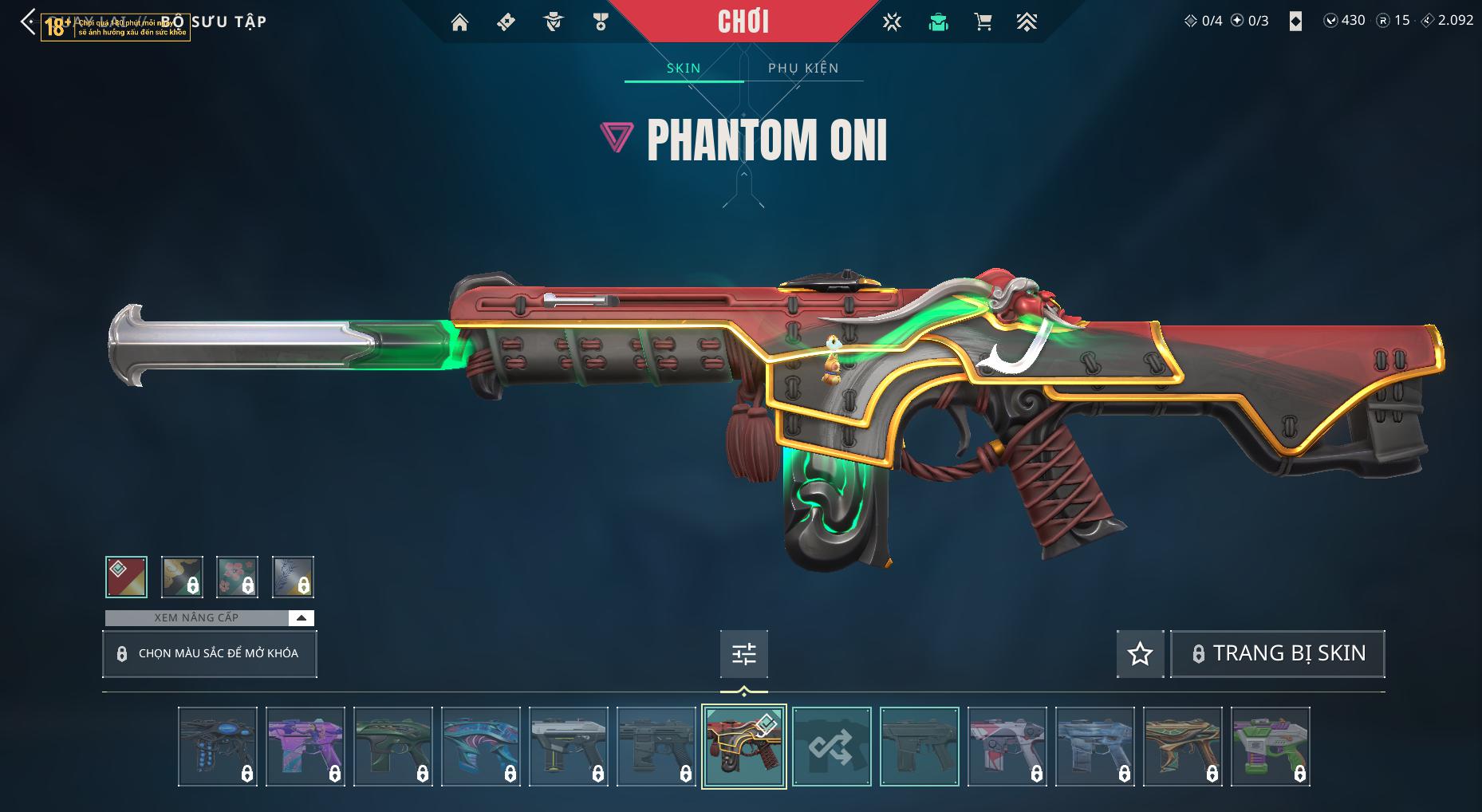Select the locked pink blossom color variant

237,577
